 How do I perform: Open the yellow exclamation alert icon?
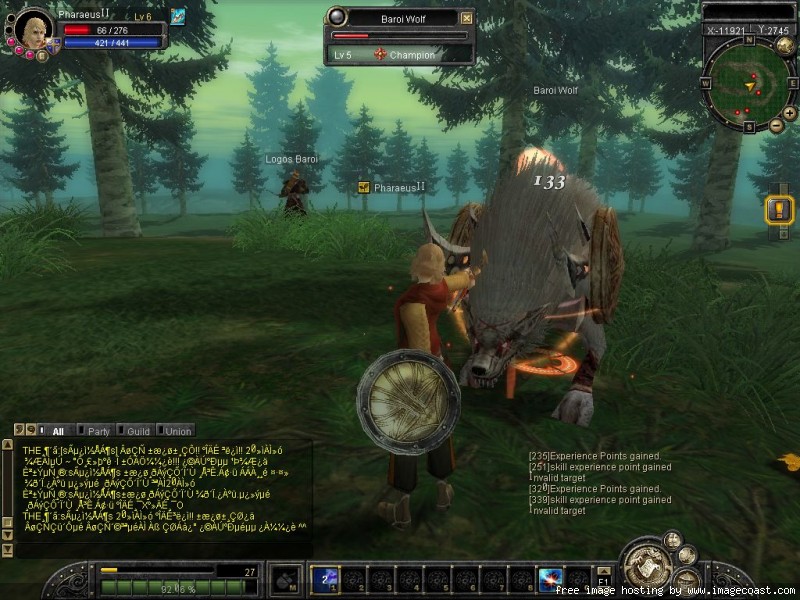point(778,210)
